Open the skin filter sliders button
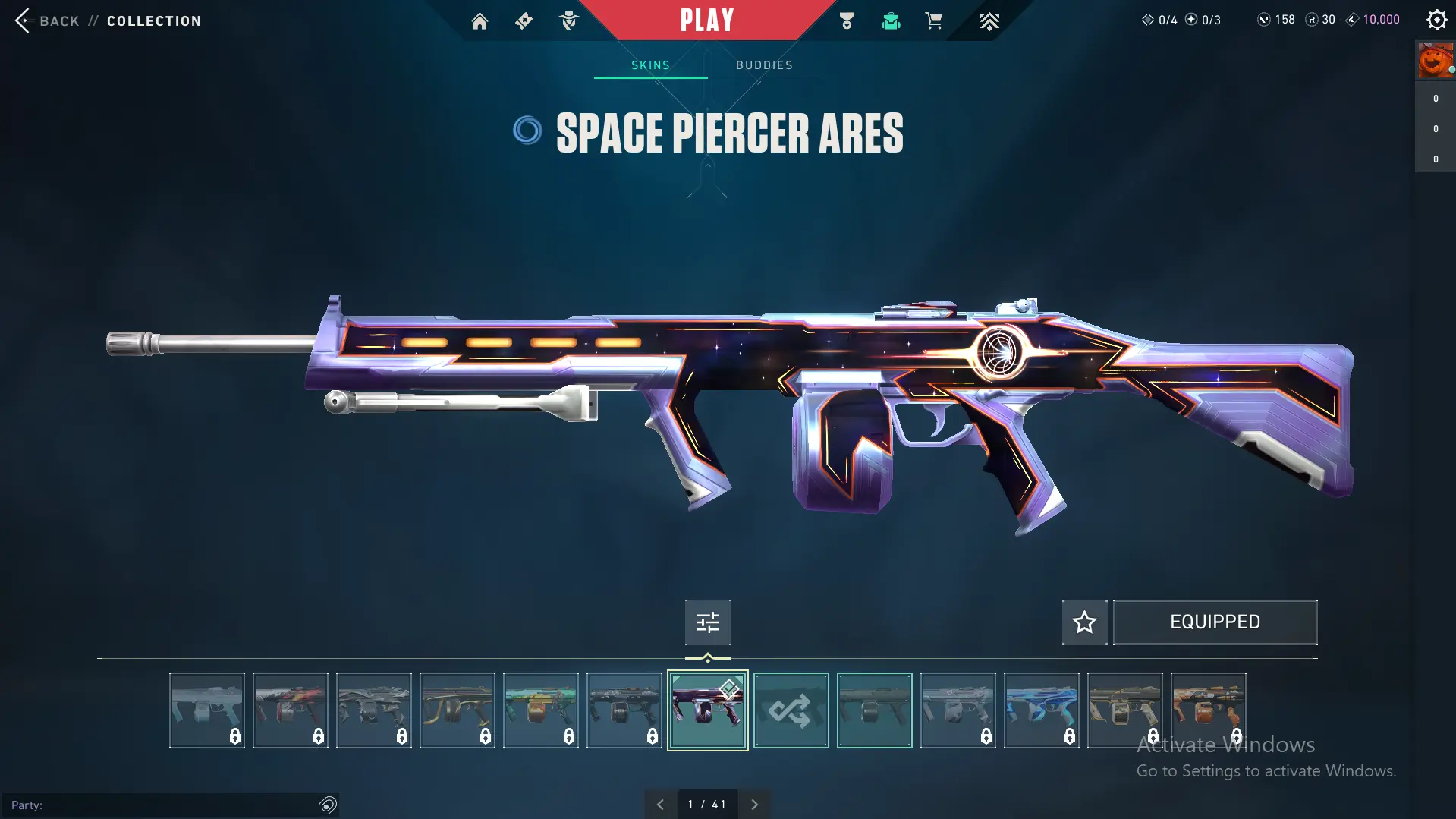 pos(707,622)
